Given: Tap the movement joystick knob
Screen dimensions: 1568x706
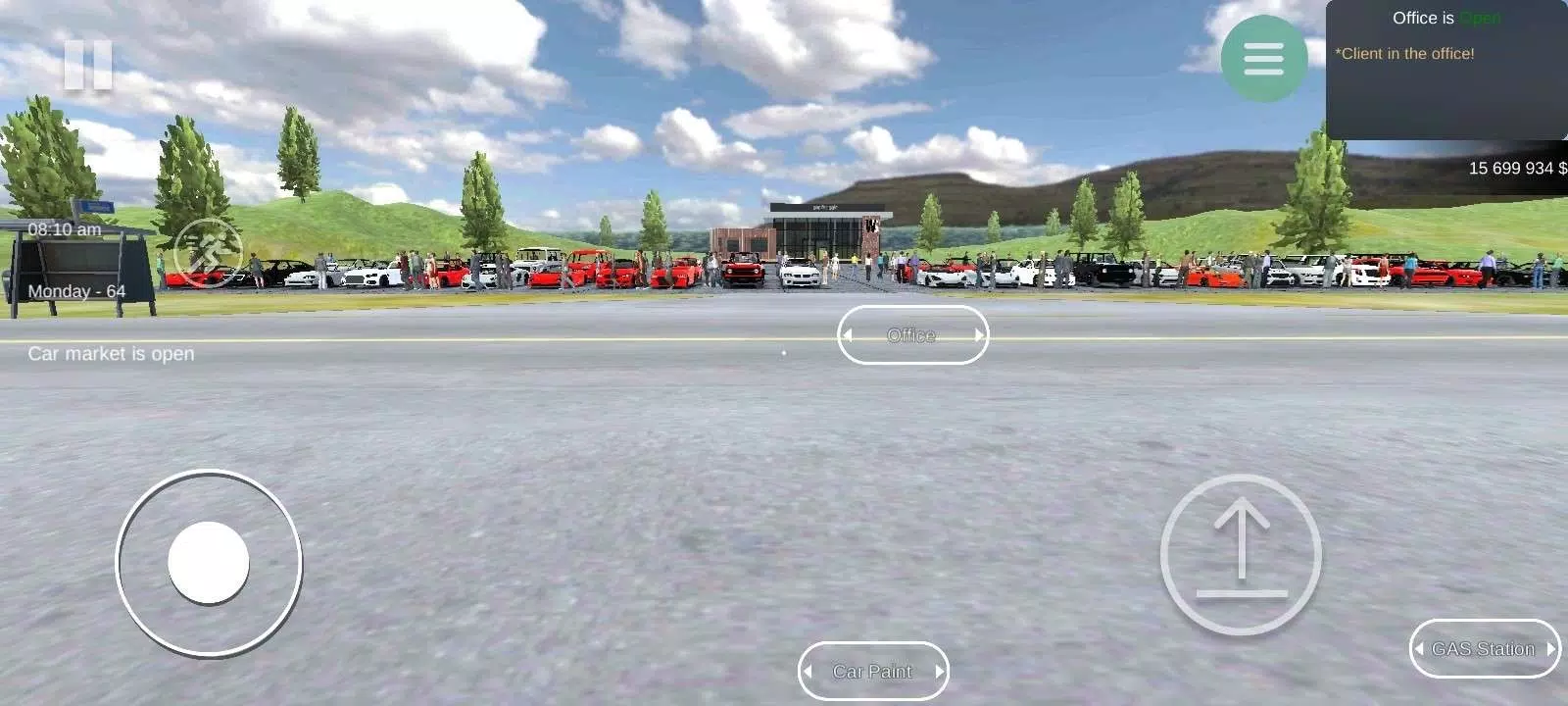Looking at the screenshot, I should (210, 561).
